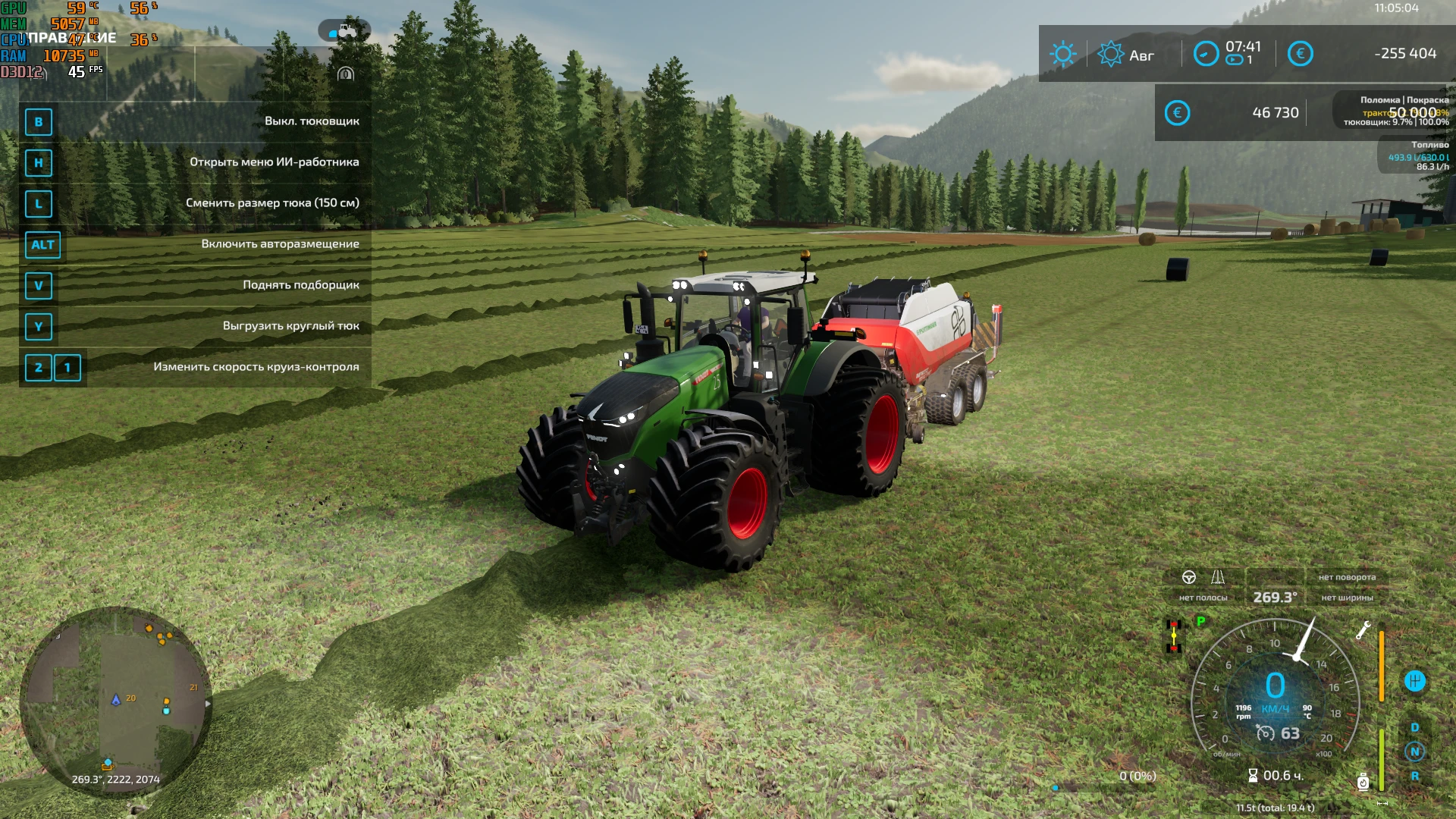Select «Изменить скорость круиз-контроля» entry
The height and width of the screenshot is (819, 1456).
(256, 366)
